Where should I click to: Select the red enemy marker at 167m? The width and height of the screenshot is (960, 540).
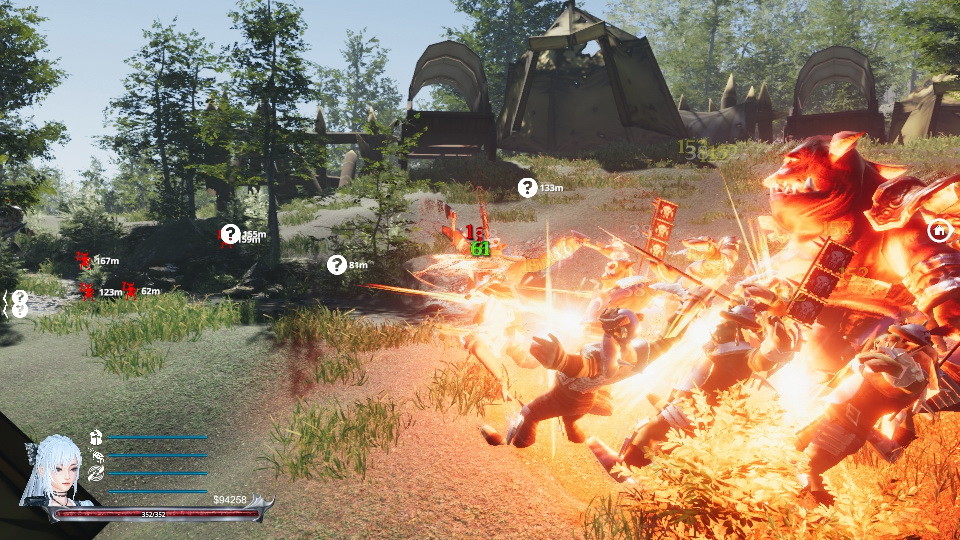coord(84,261)
